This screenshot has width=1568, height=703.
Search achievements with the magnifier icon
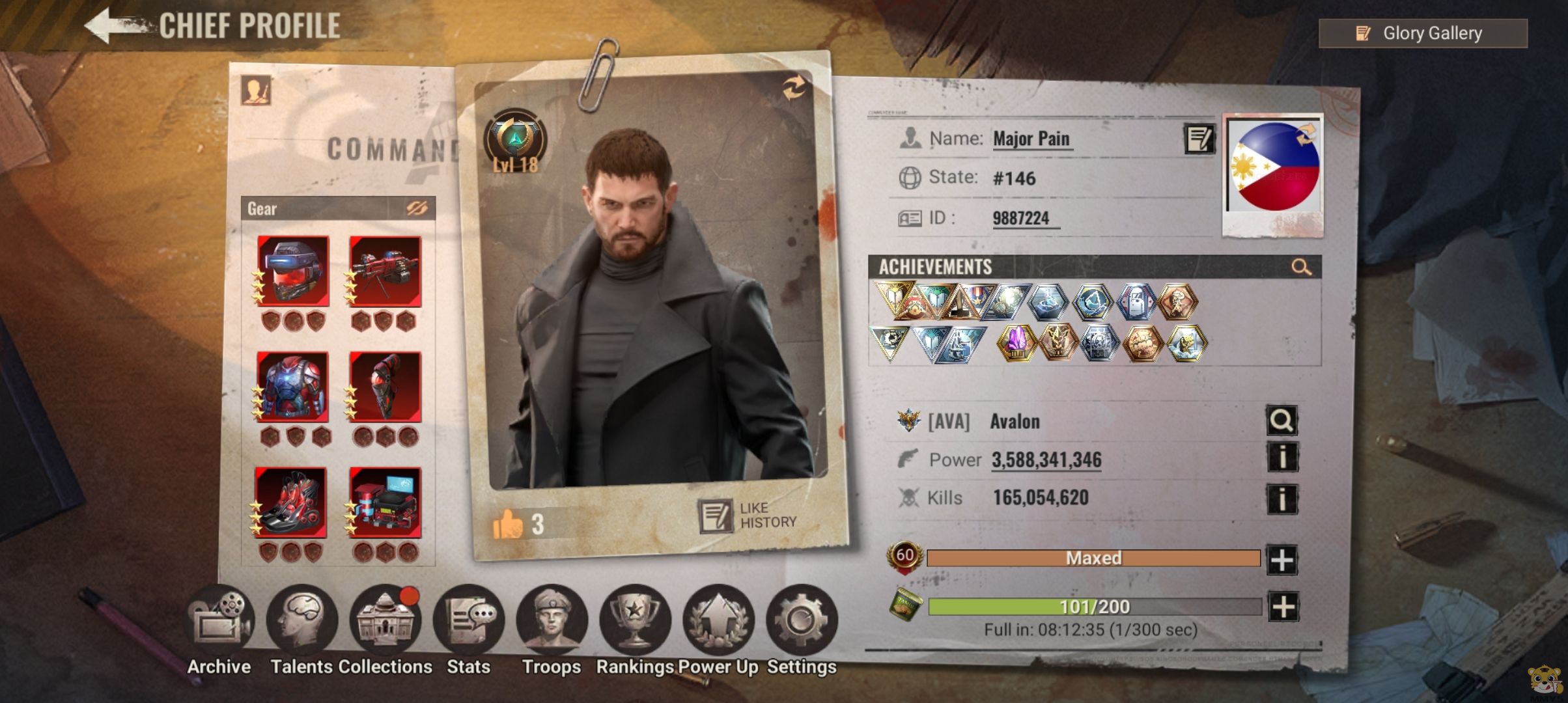point(1301,267)
